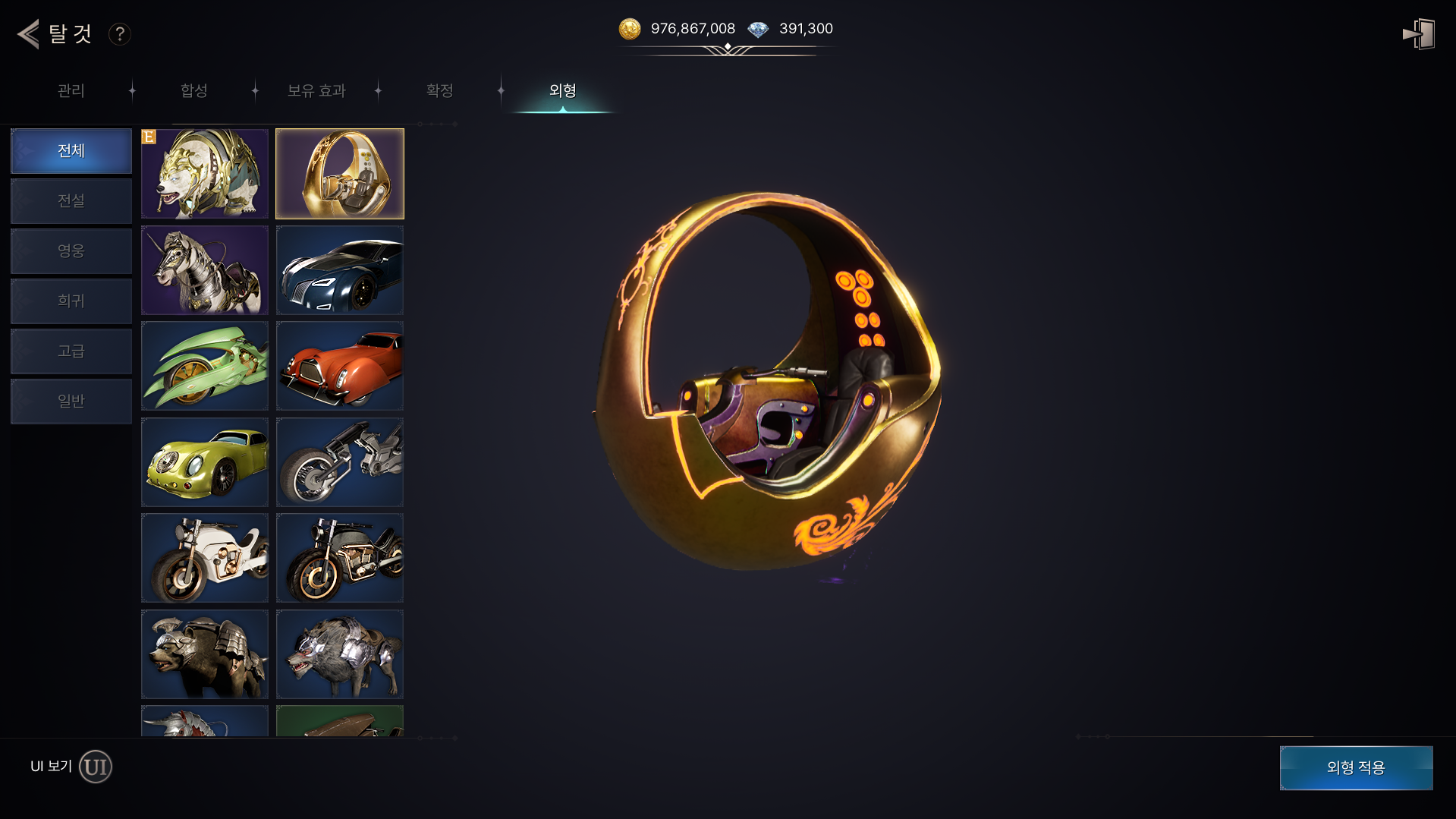The image size is (1456, 819).
Task: Select the armored white bear mount
Action: [205, 174]
